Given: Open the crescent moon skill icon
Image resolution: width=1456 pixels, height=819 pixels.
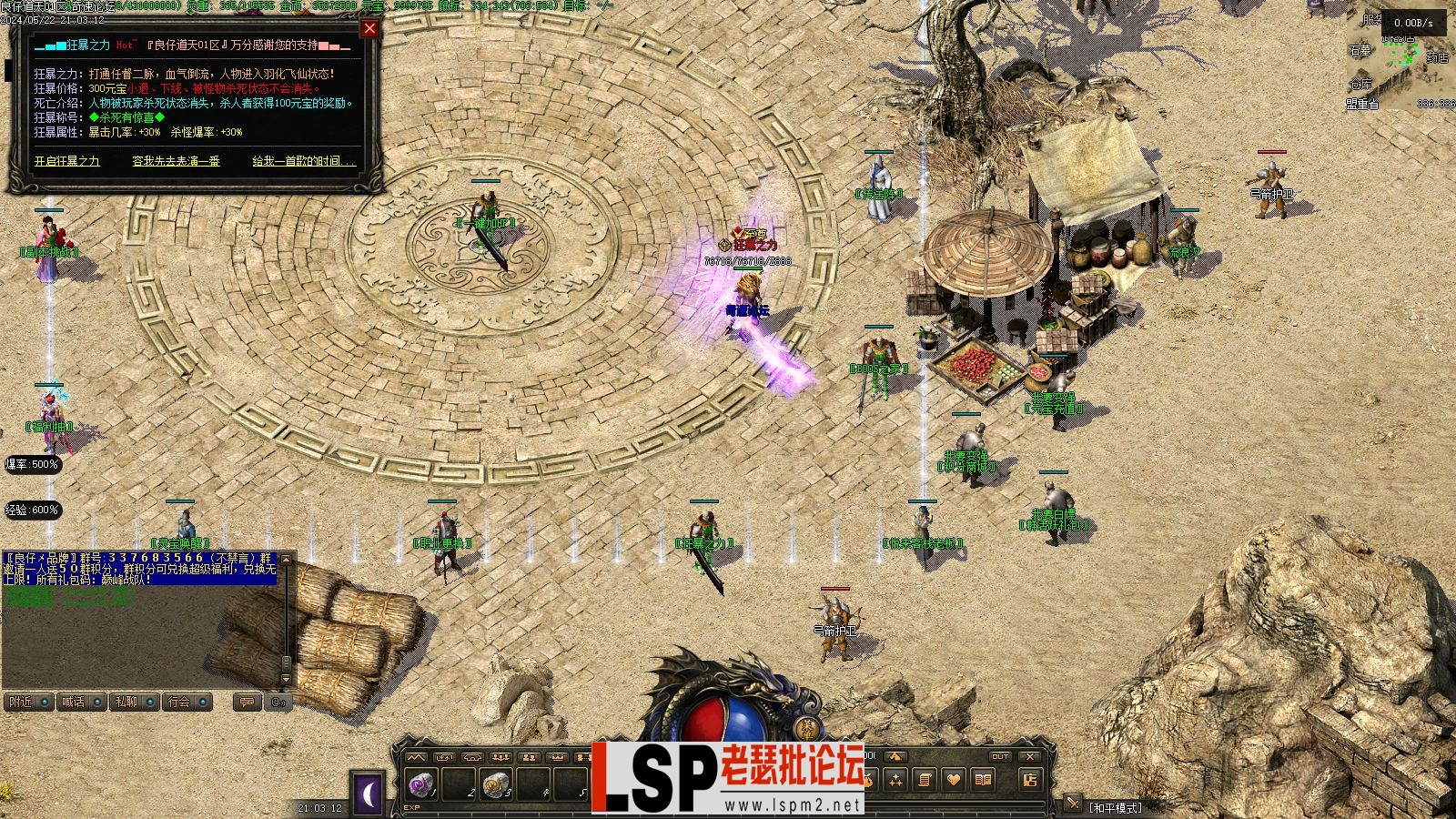Looking at the screenshot, I should coord(369,794).
